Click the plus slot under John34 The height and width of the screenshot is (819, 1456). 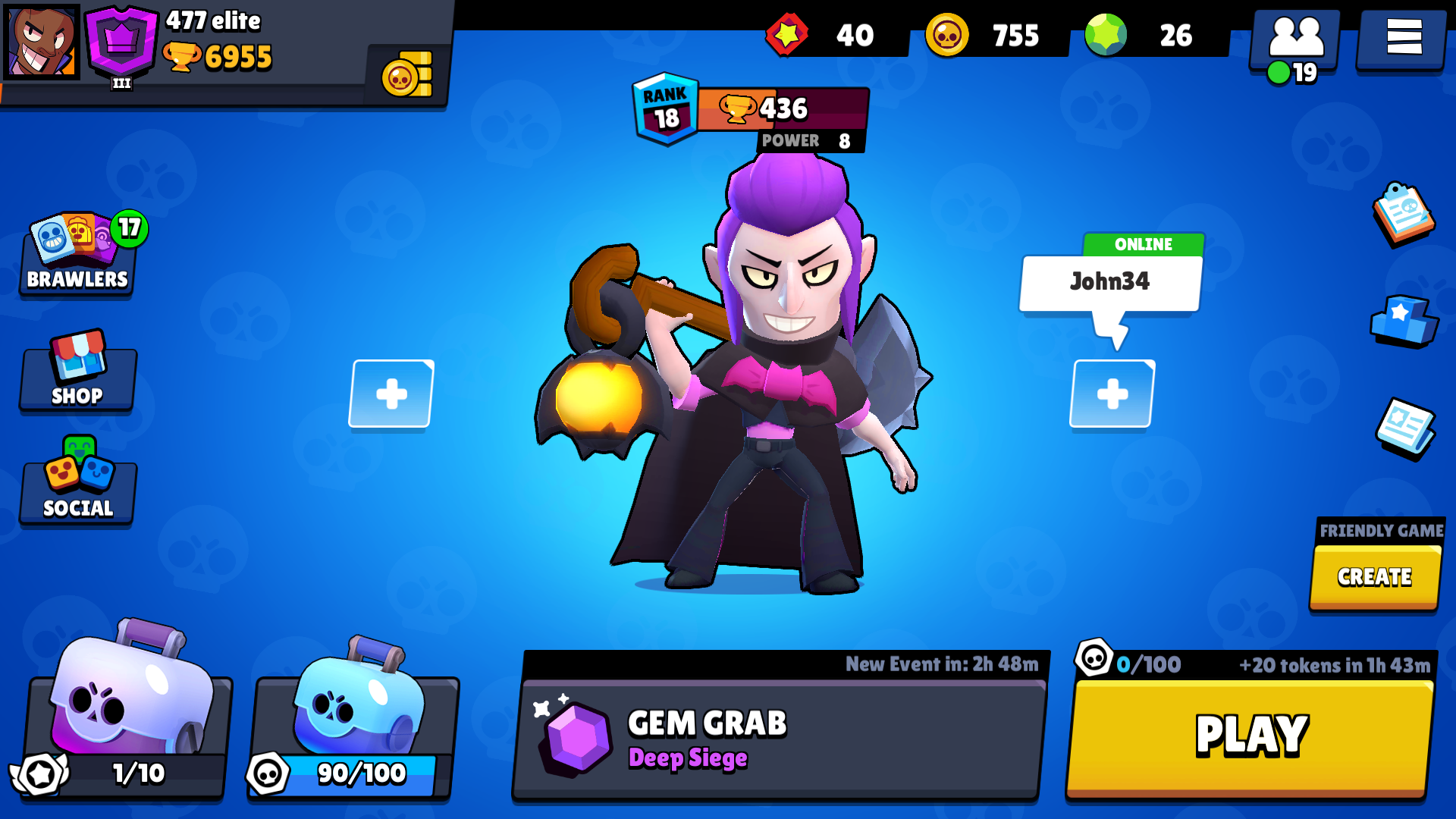coord(1112,394)
